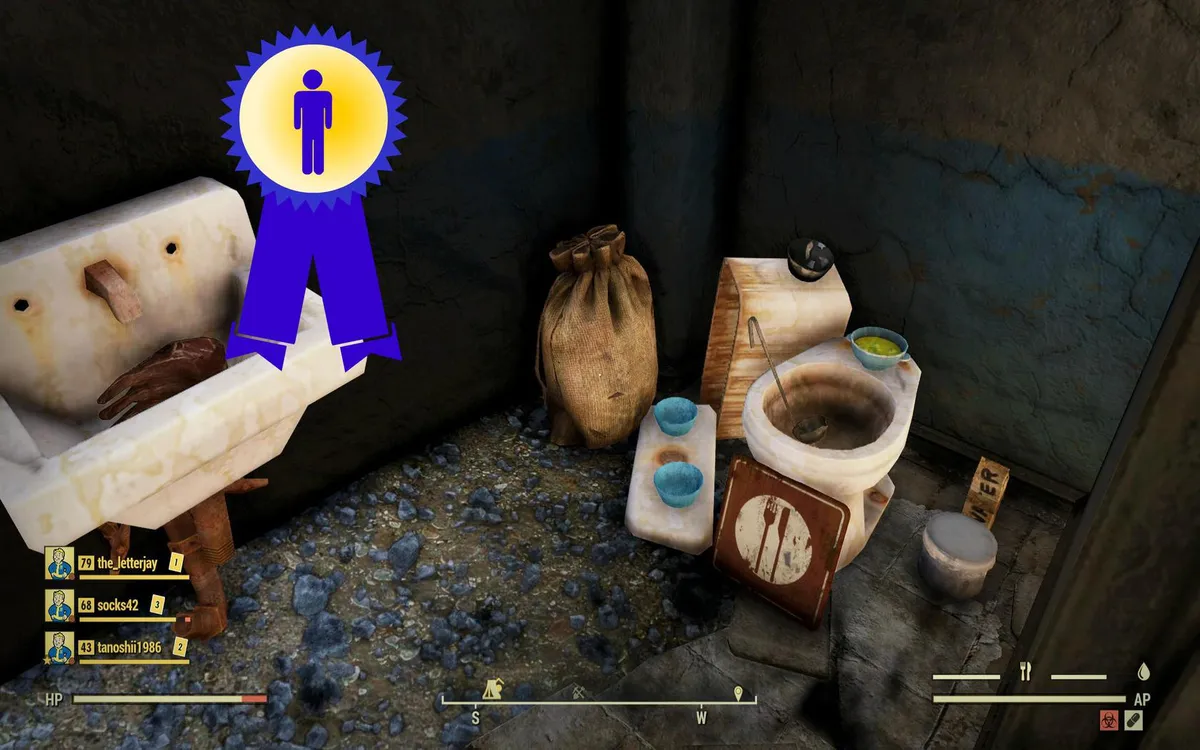1200x750 pixels.
Task: Click the C.A.M.P. tent marker on the compass
Action: 492,689
